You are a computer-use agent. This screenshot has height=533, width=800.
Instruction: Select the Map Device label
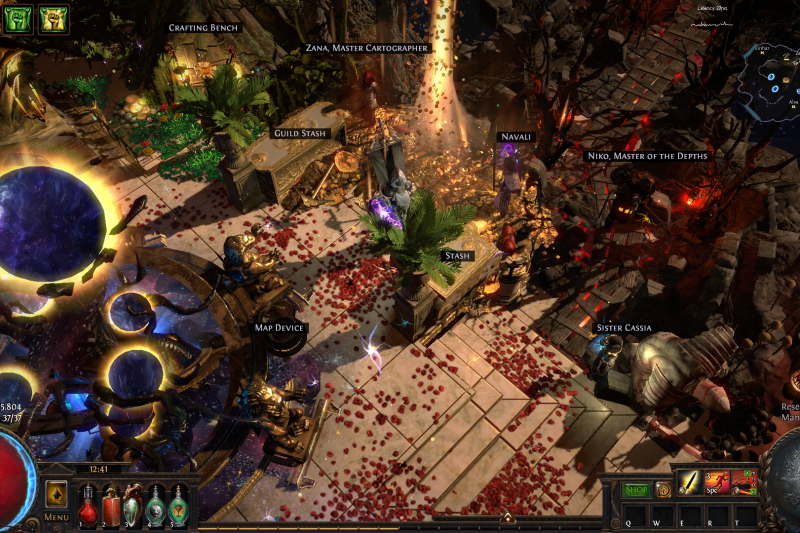coord(279,327)
